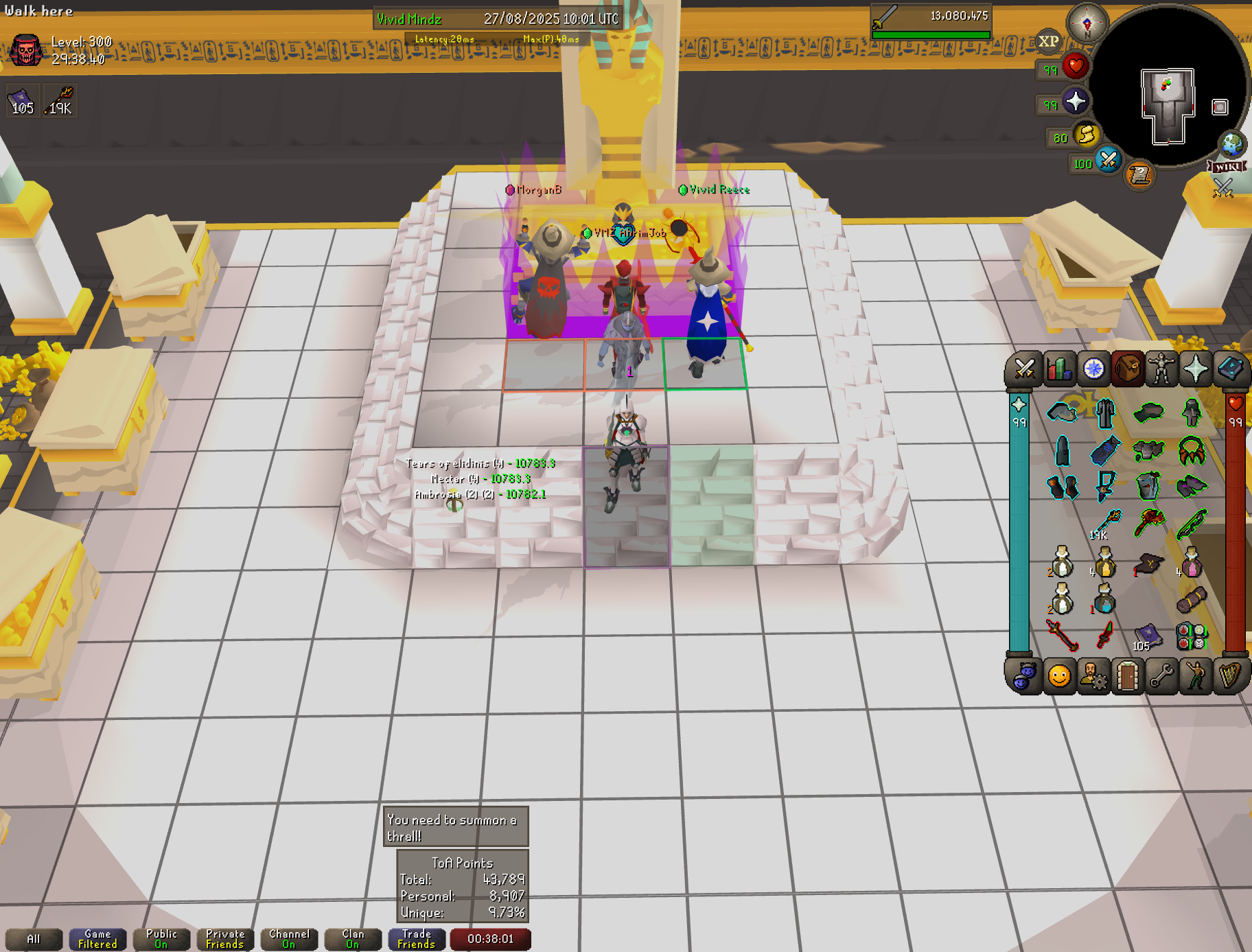
Task: Switch chat to Game Filtered tab
Action: (97, 939)
